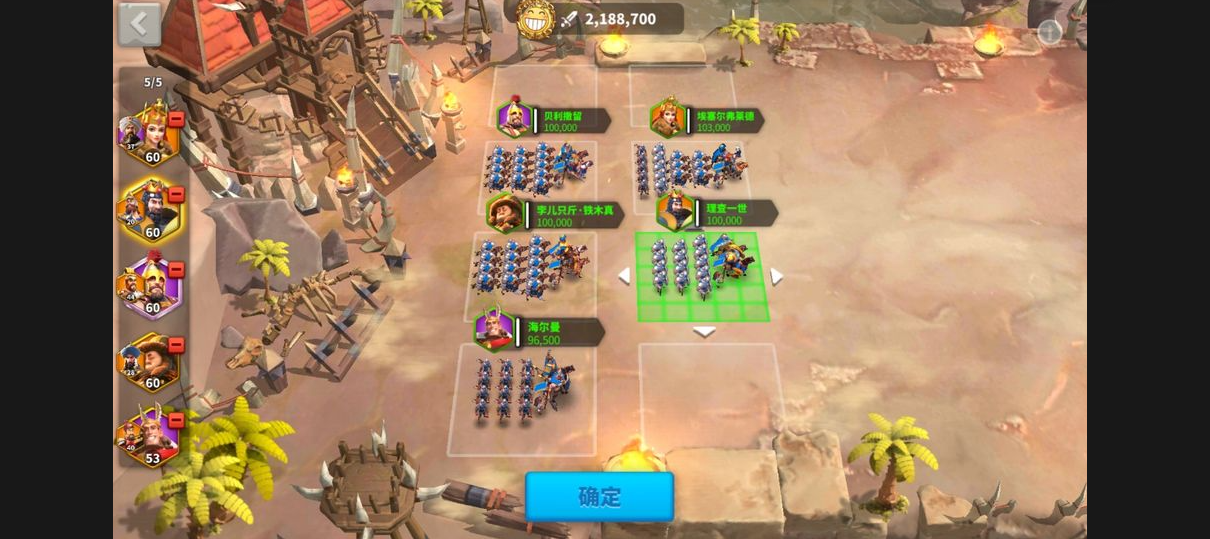1210x539 pixels.
Task: Remove the level 53 commander with its minus button
Action: (176, 421)
